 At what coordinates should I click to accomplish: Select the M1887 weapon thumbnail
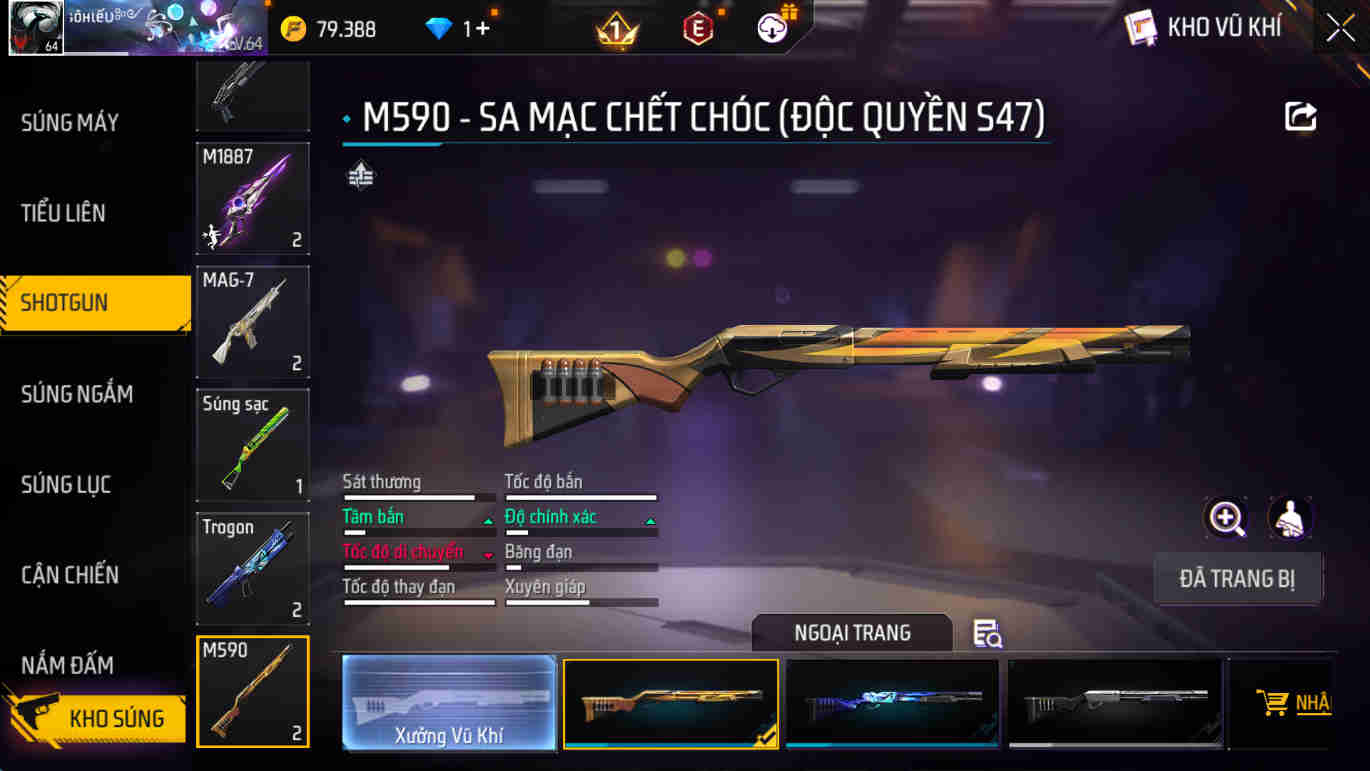(x=252, y=198)
